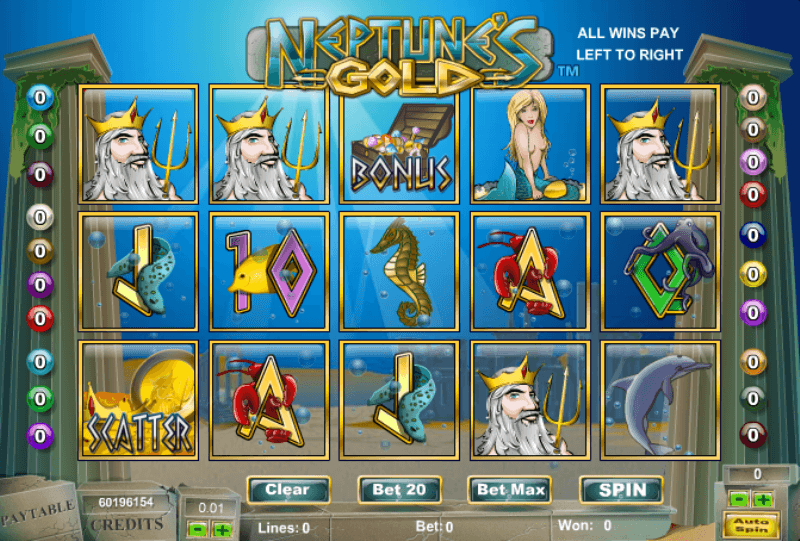Select the Bet Max button
Screen dimensions: 800x541
click(x=510, y=490)
